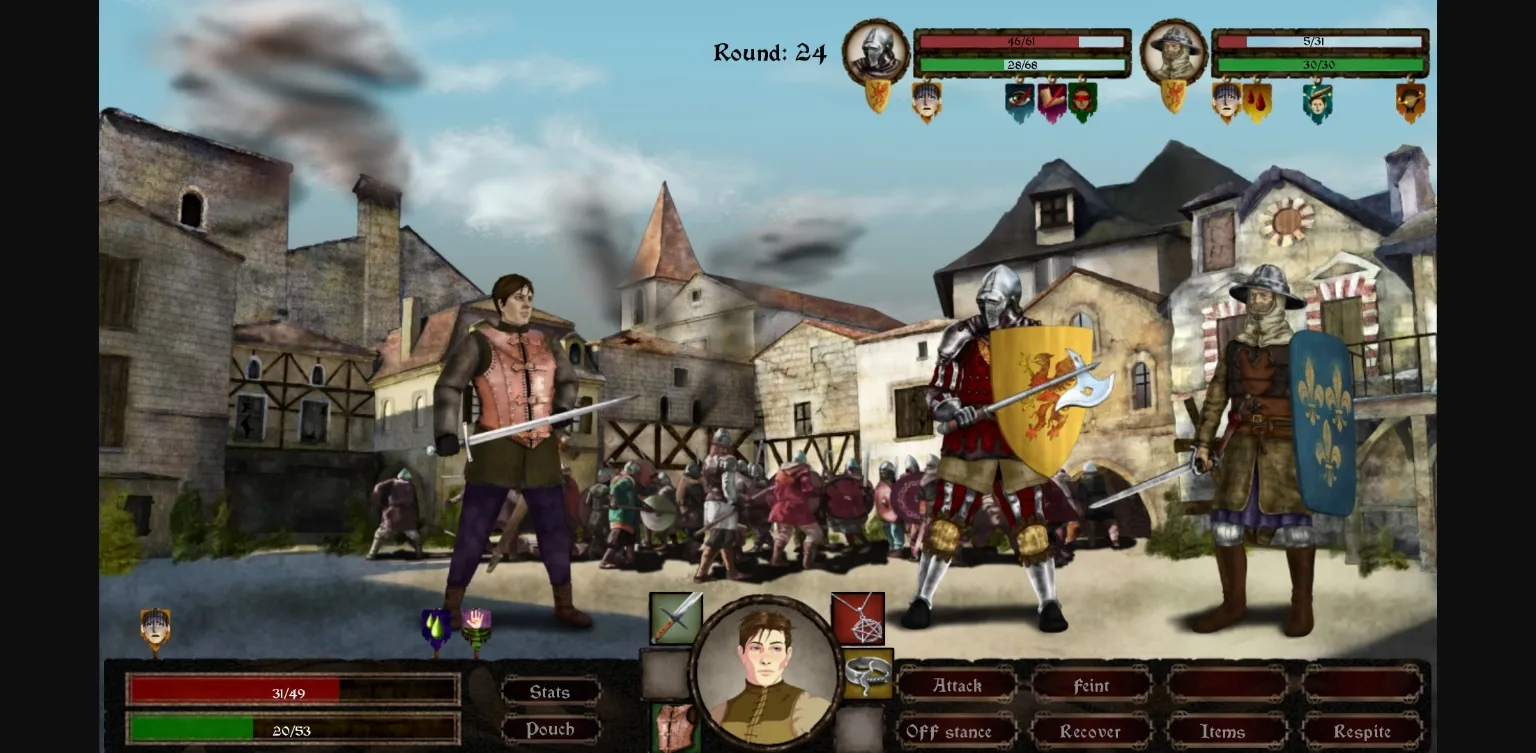Inspect the serpent ring equipment icon
Screen dimensions: 1536x753
pyautogui.click(x=866, y=672)
